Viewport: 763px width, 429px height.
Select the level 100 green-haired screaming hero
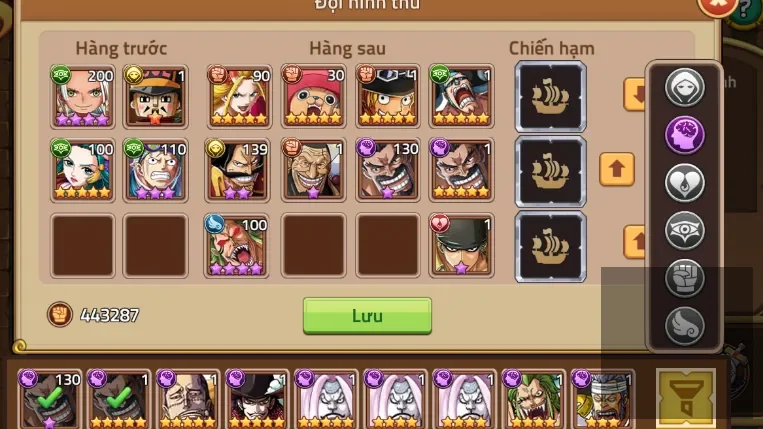[x=237, y=245]
